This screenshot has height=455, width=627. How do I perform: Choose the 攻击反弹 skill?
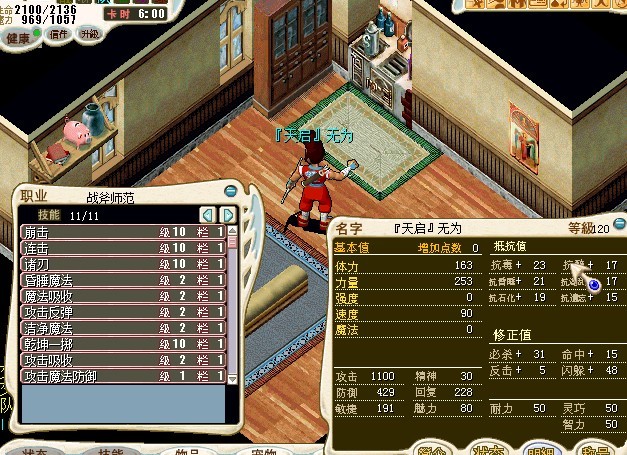120,312
